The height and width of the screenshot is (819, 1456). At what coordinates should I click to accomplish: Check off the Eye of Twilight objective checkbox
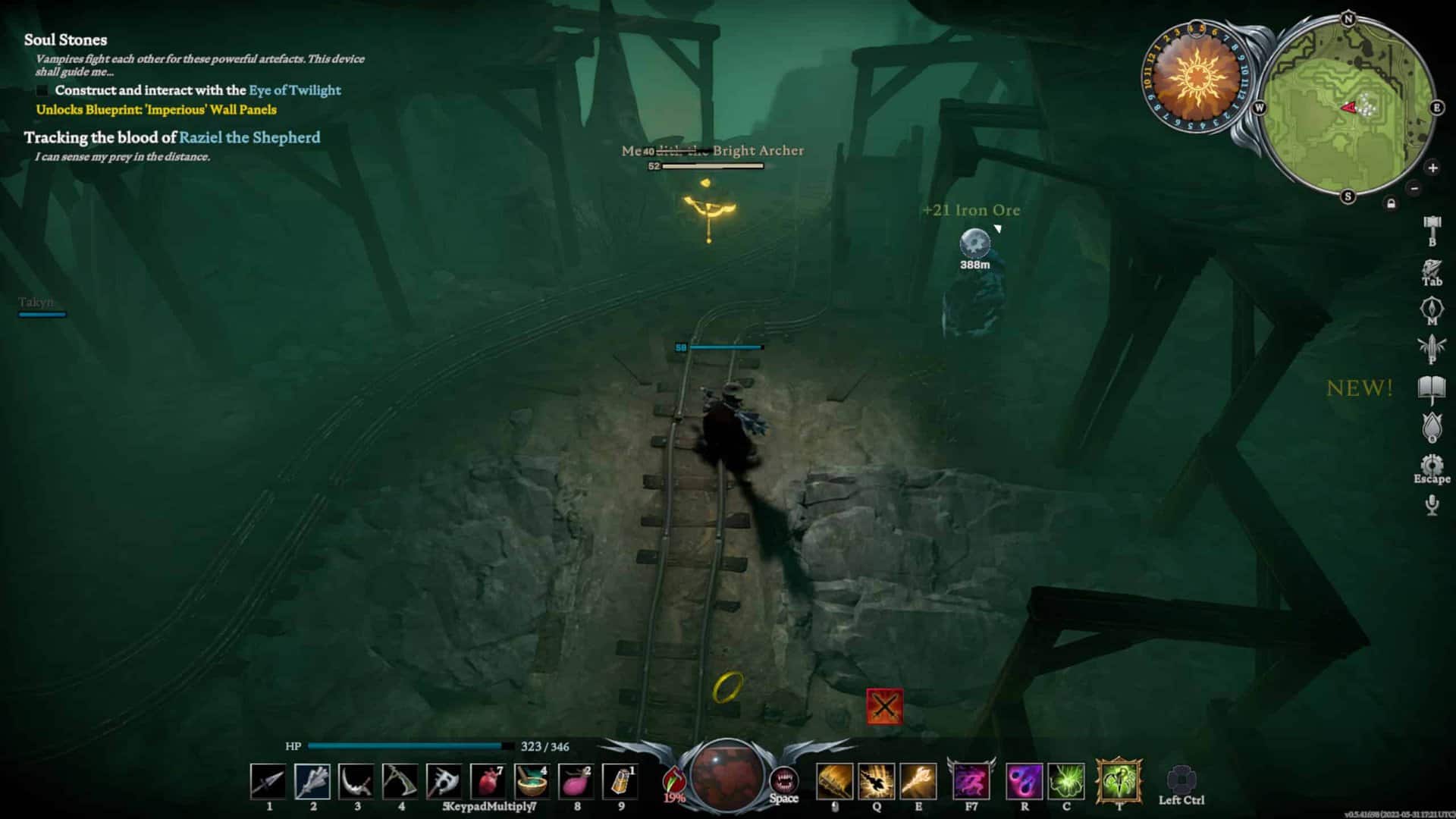[x=42, y=90]
